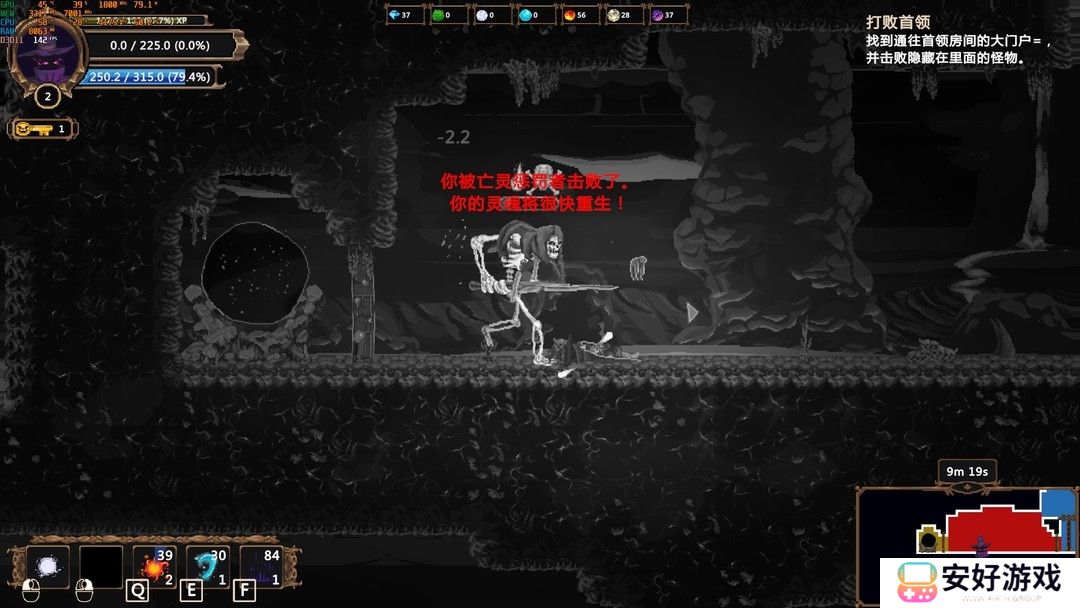Trigger the purple spell with 84 charges
This screenshot has height=608, width=1080.
tap(260, 567)
